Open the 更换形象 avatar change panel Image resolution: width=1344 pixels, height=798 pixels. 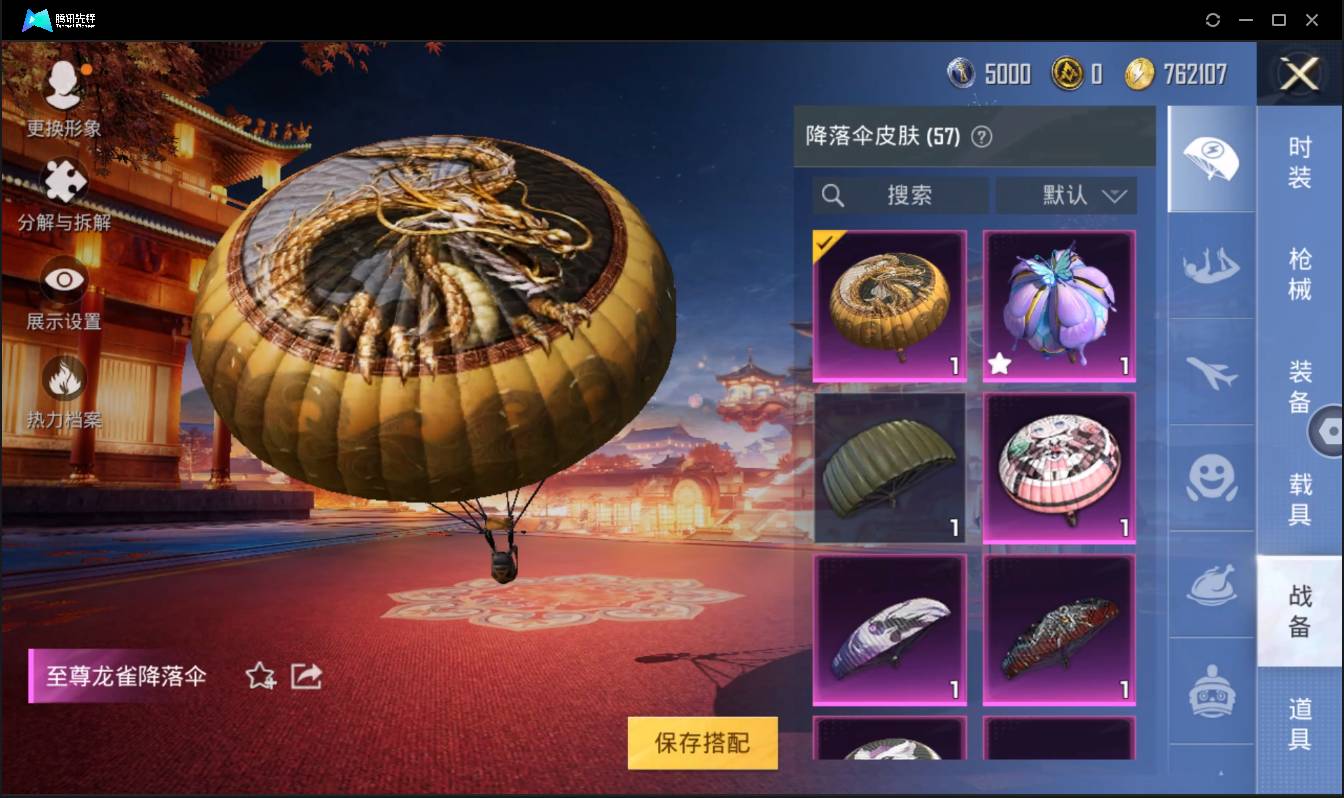[62, 90]
